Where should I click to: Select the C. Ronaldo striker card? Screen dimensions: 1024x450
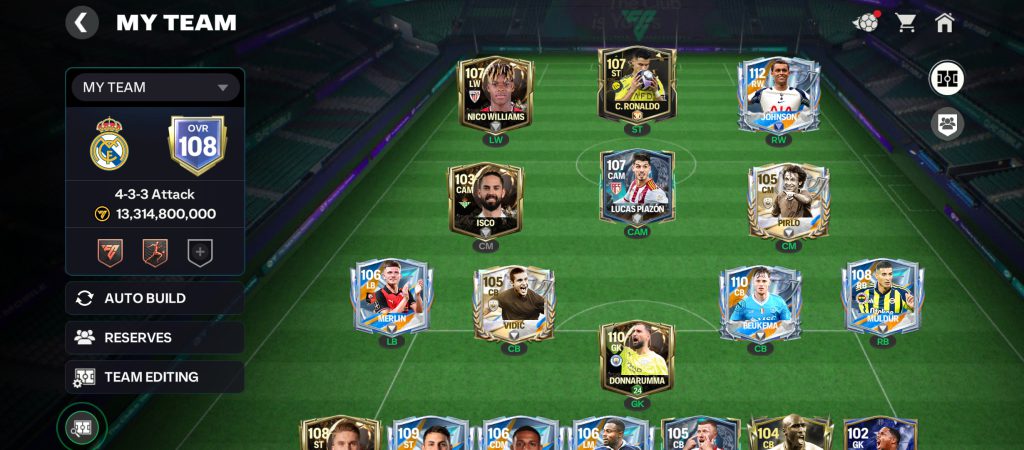pyautogui.click(x=637, y=86)
